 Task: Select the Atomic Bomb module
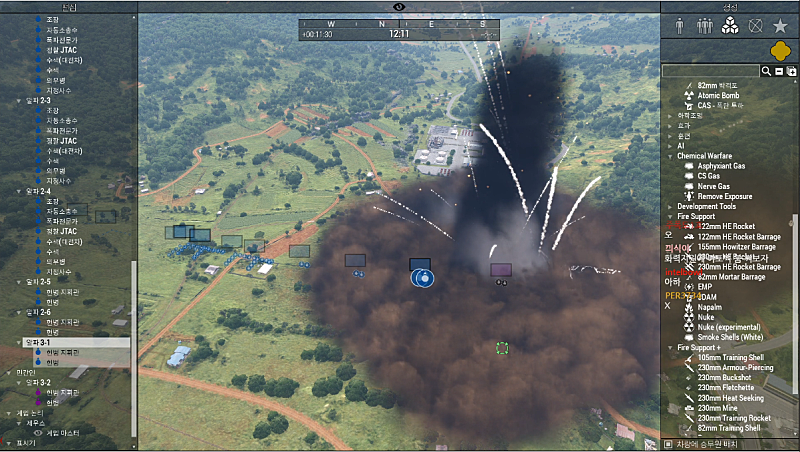(716, 95)
